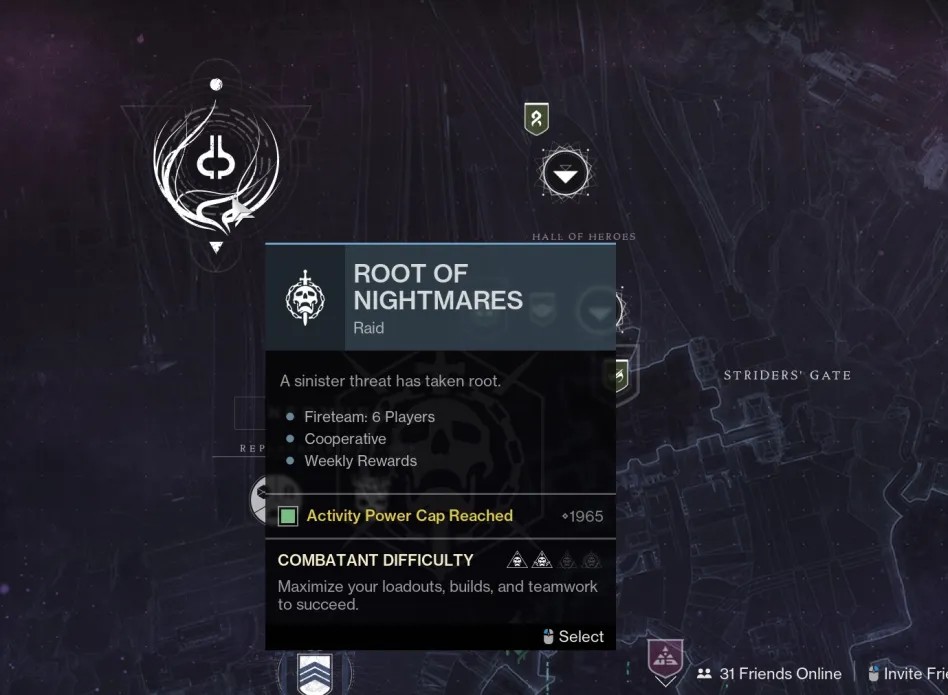Click the green banner marker with white rune
The height and width of the screenshot is (695, 948).
(537, 119)
